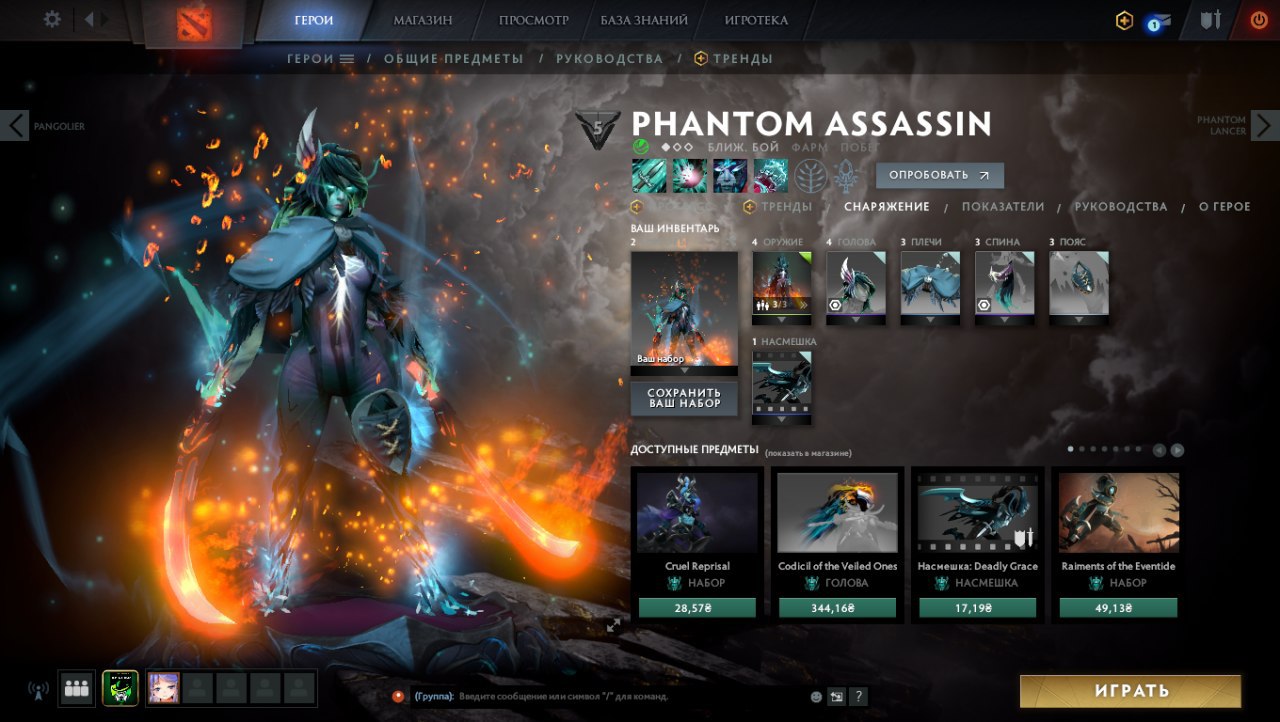1280x722 pixels.
Task: Select the ОРУЖИЕ weapon equipment slot
Action: [x=782, y=283]
